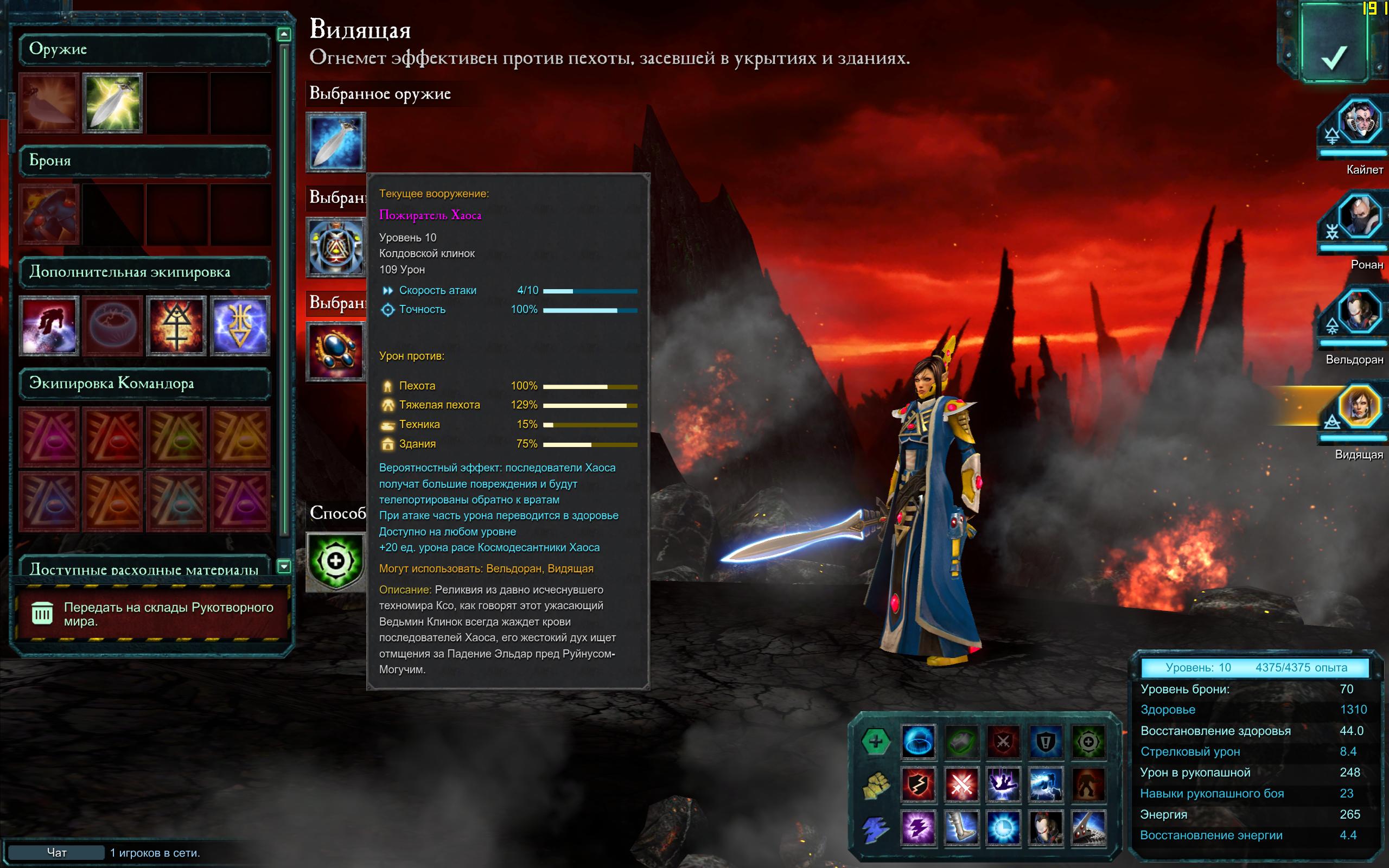Select the blue armor item slot
This screenshot has height=868, width=1389.
(x=49, y=214)
